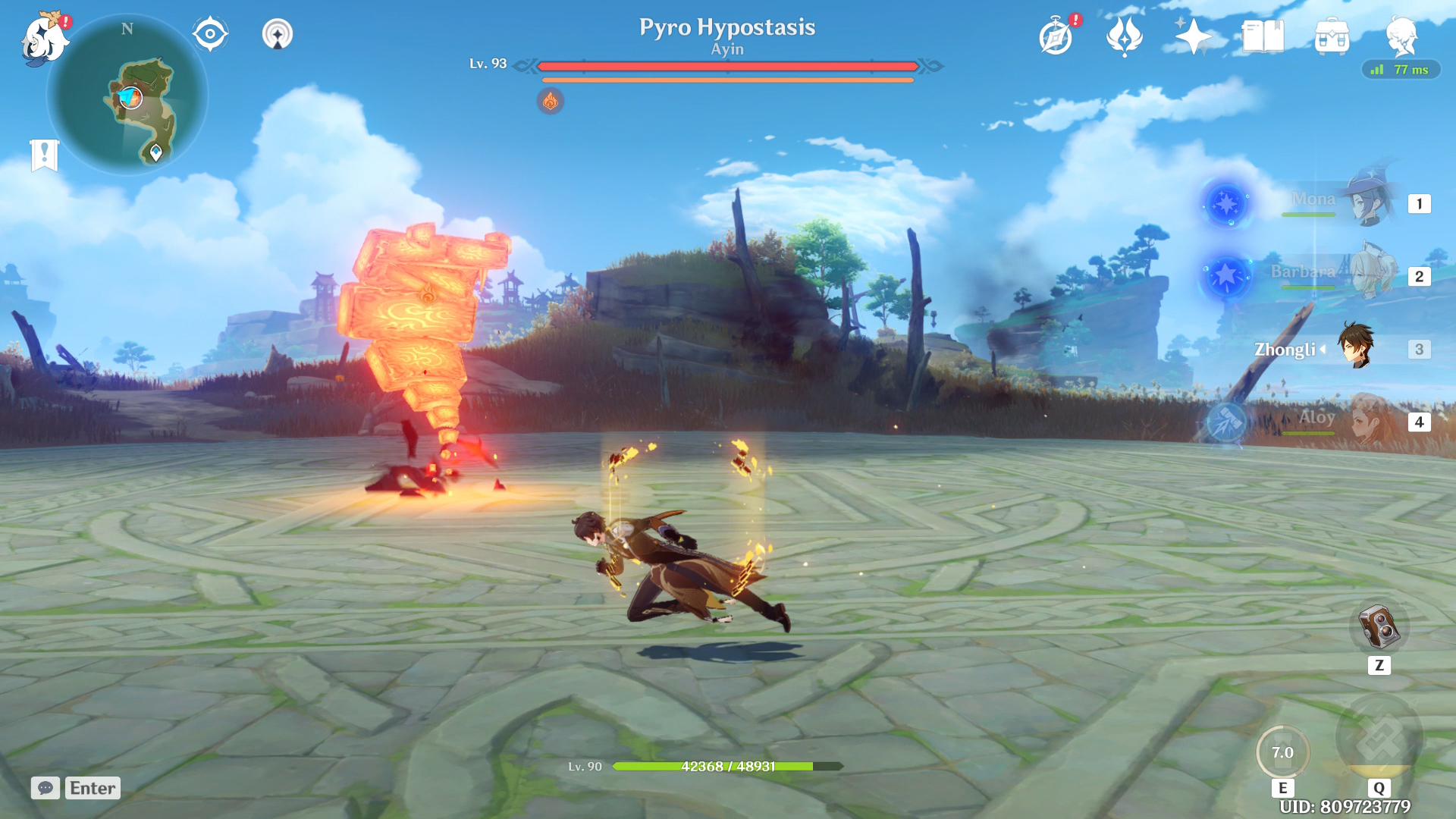Open chat with the Enter button

91,788
